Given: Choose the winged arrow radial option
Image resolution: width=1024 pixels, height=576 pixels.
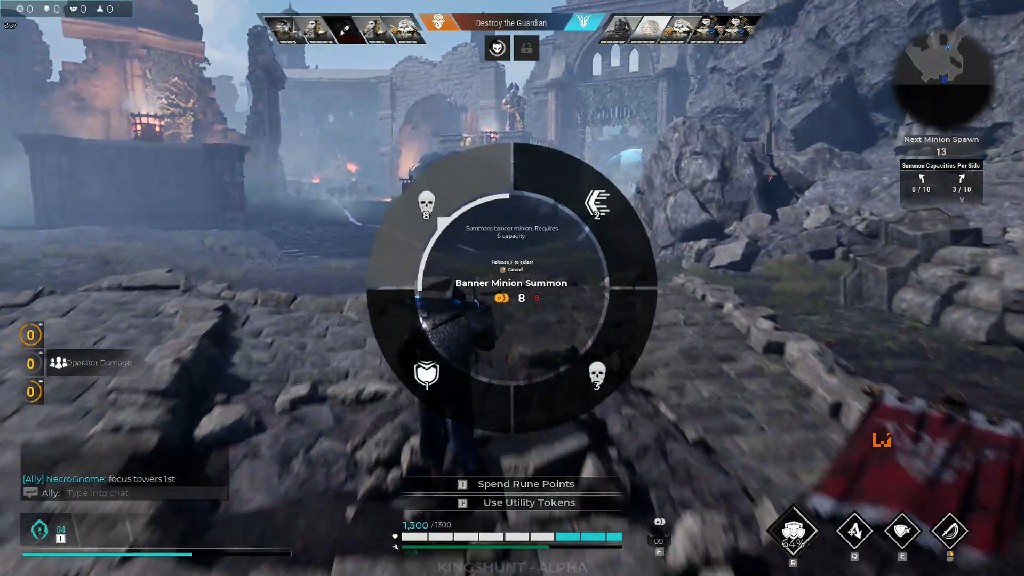Looking at the screenshot, I should (597, 205).
